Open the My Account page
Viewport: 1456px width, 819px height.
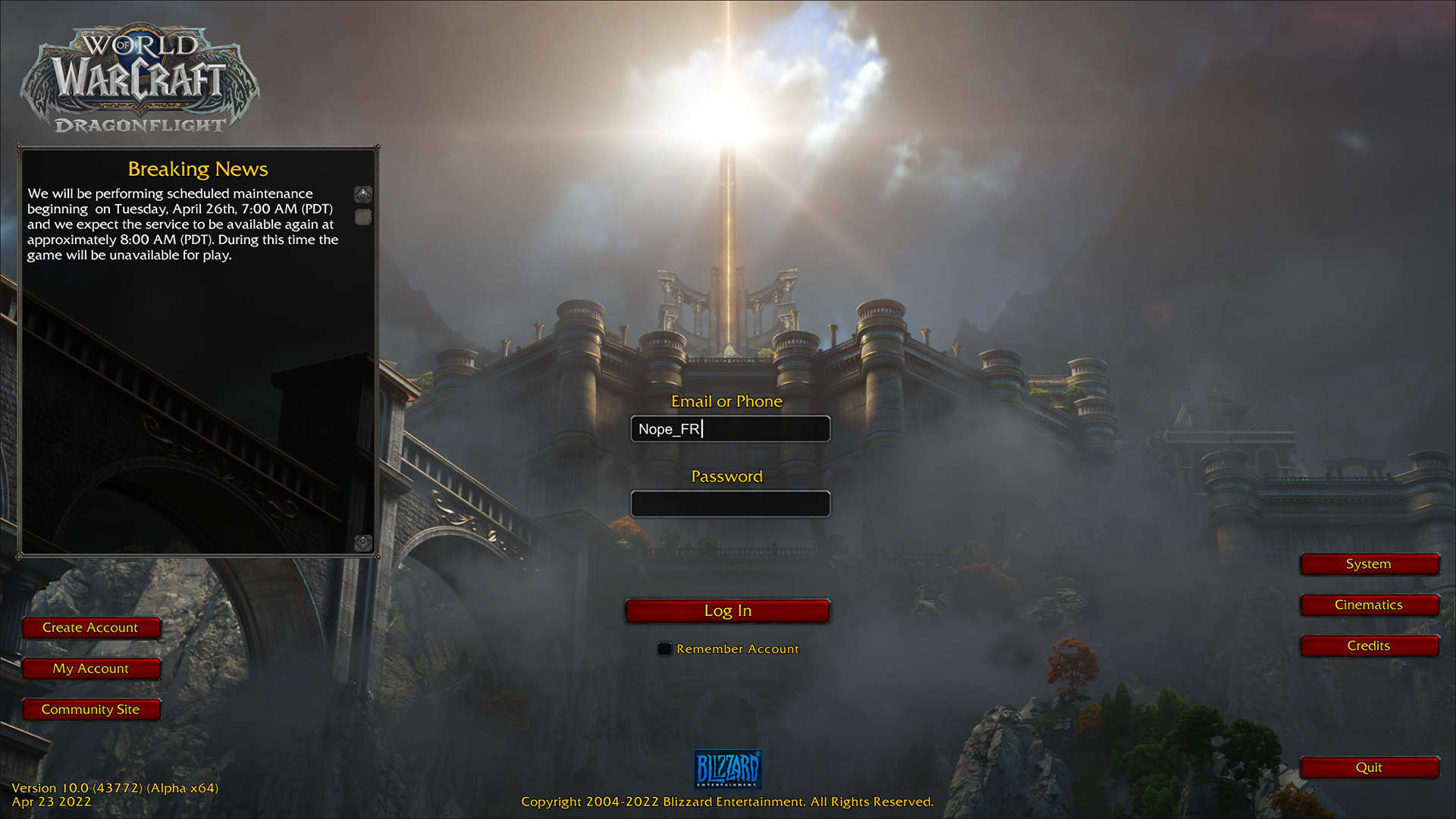[x=91, y=668]
